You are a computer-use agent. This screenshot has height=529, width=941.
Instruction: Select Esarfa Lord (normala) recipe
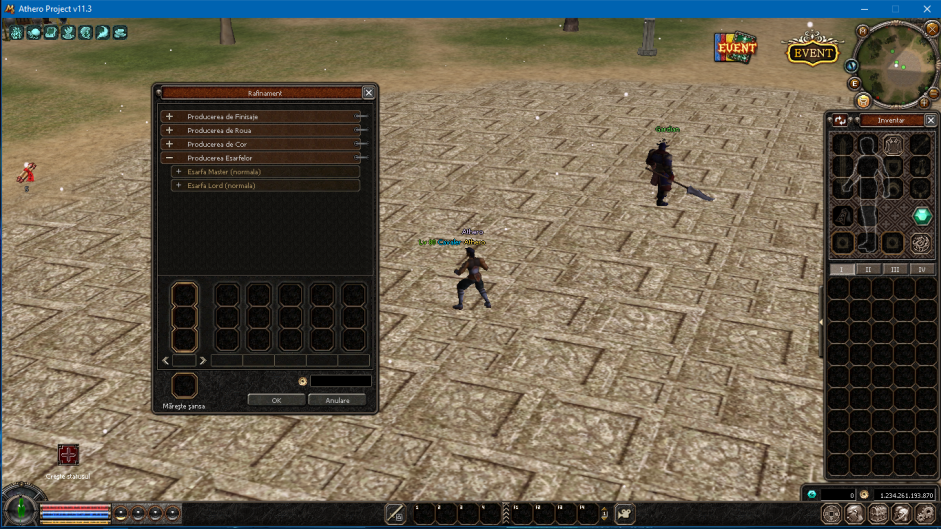(x=222, y=186)
